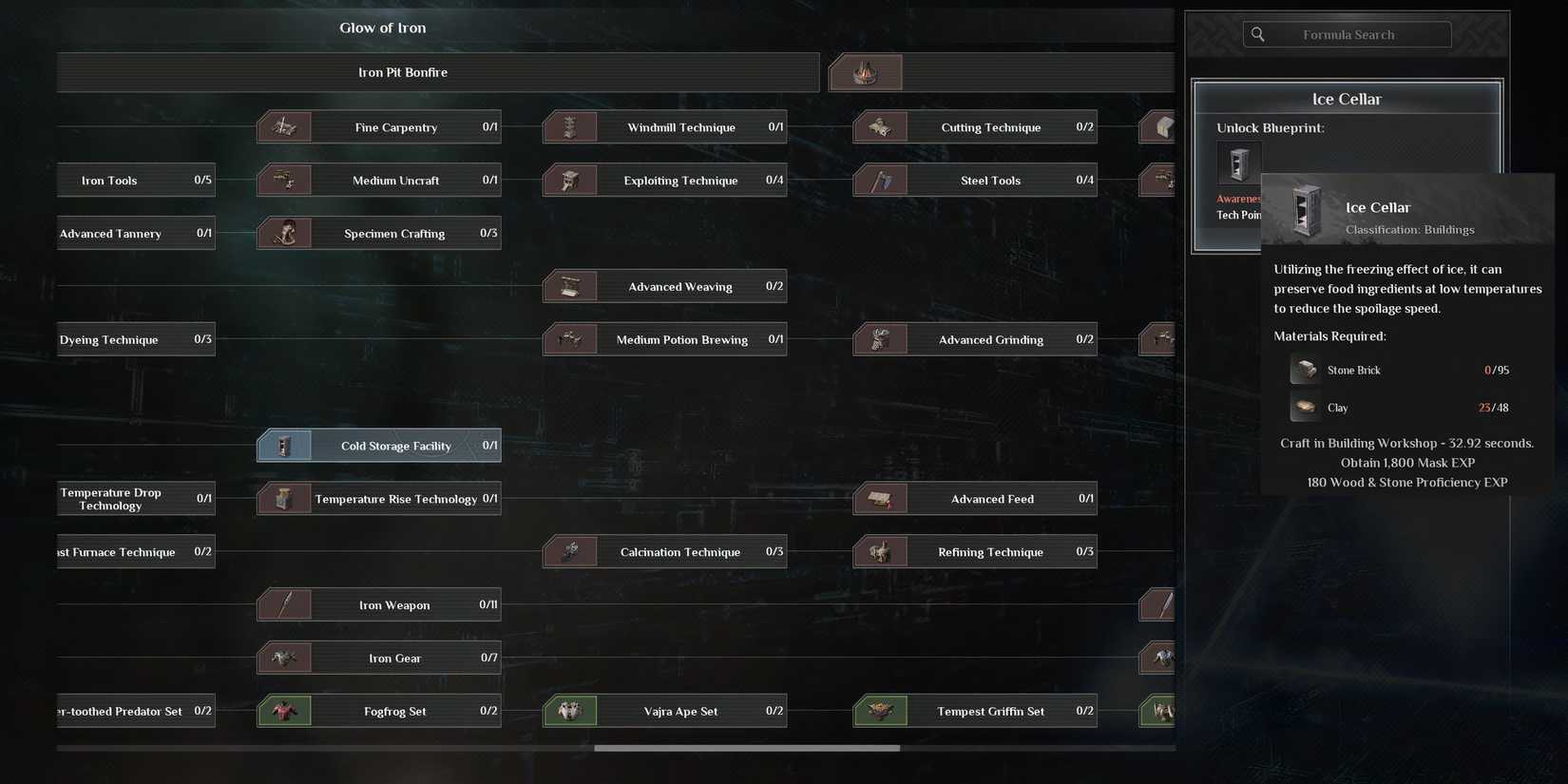Click the magnifying glass search icon
1568x784 pixels.
click(x=1257, y=34)
